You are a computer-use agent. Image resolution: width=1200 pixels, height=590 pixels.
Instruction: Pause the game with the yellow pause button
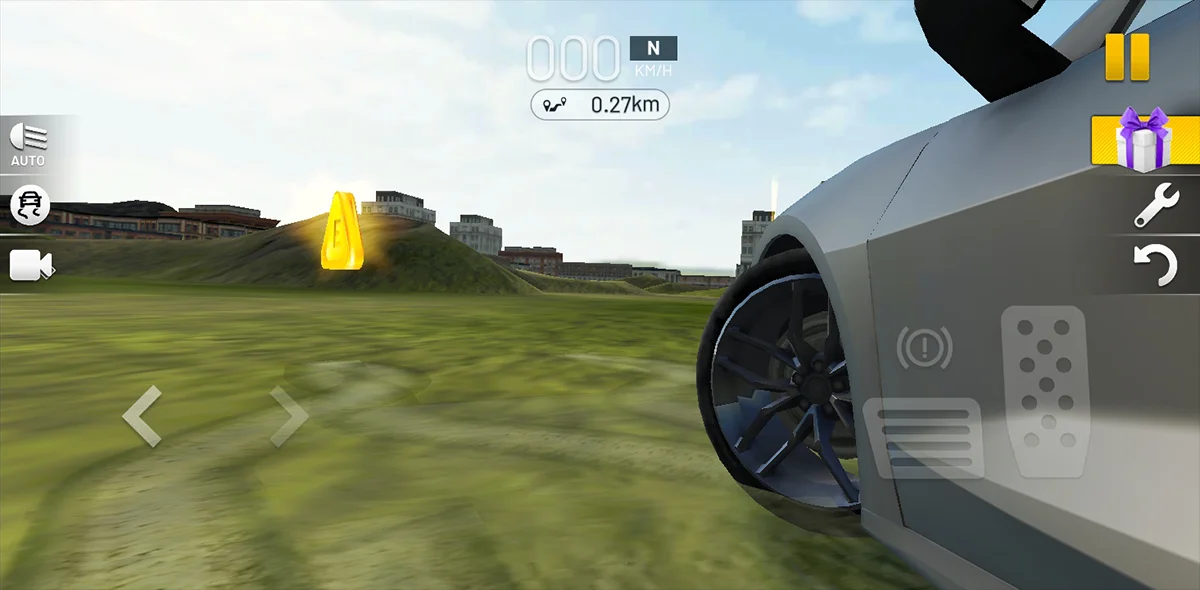click(1127, 57)
